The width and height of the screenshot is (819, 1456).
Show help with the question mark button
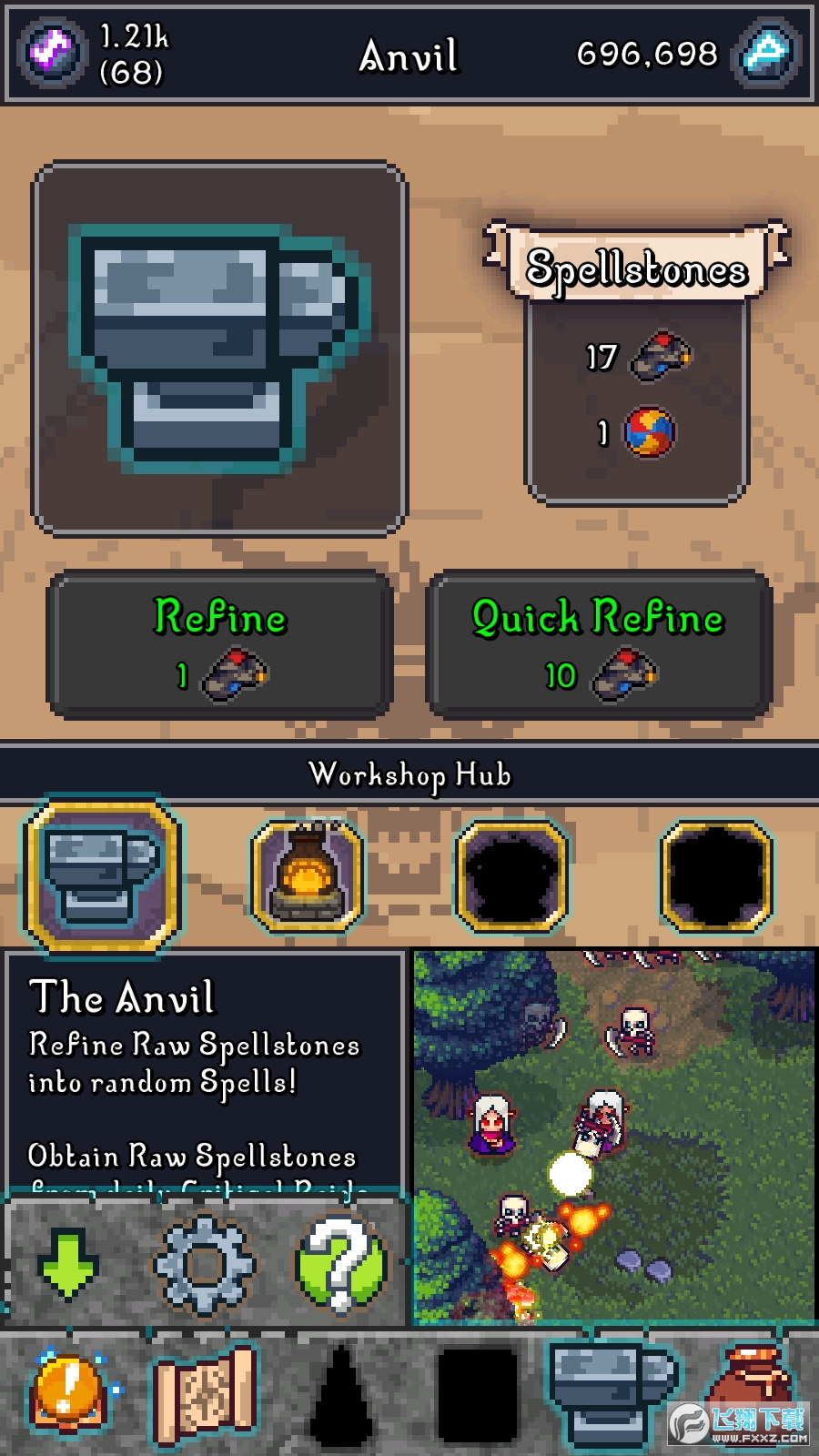click(x=341, y=1264)
